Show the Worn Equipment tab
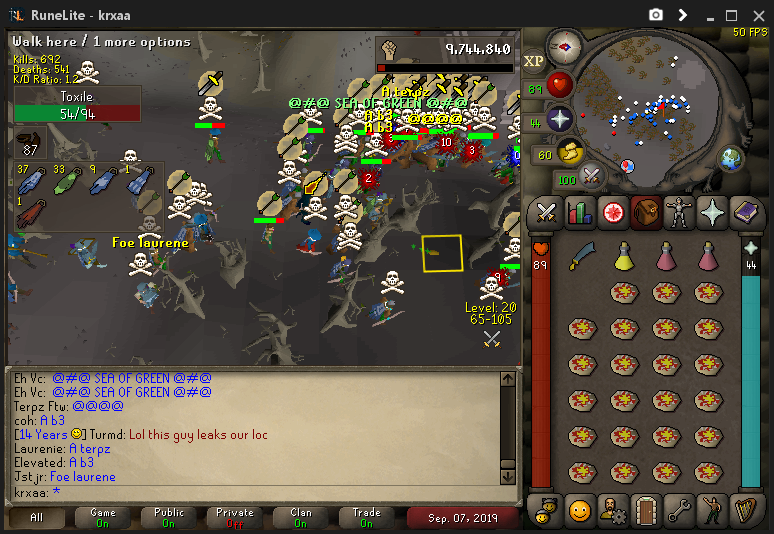 pyautogui.click(x=680, y=213)
